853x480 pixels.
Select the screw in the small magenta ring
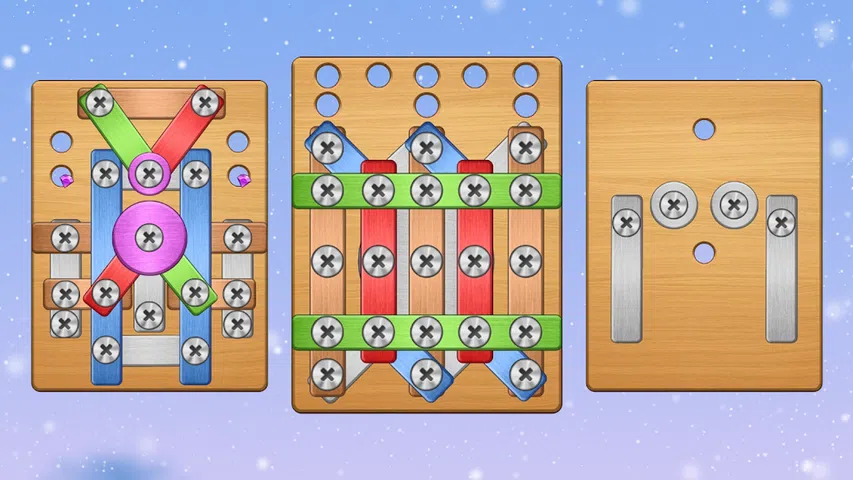pos(149,174)
